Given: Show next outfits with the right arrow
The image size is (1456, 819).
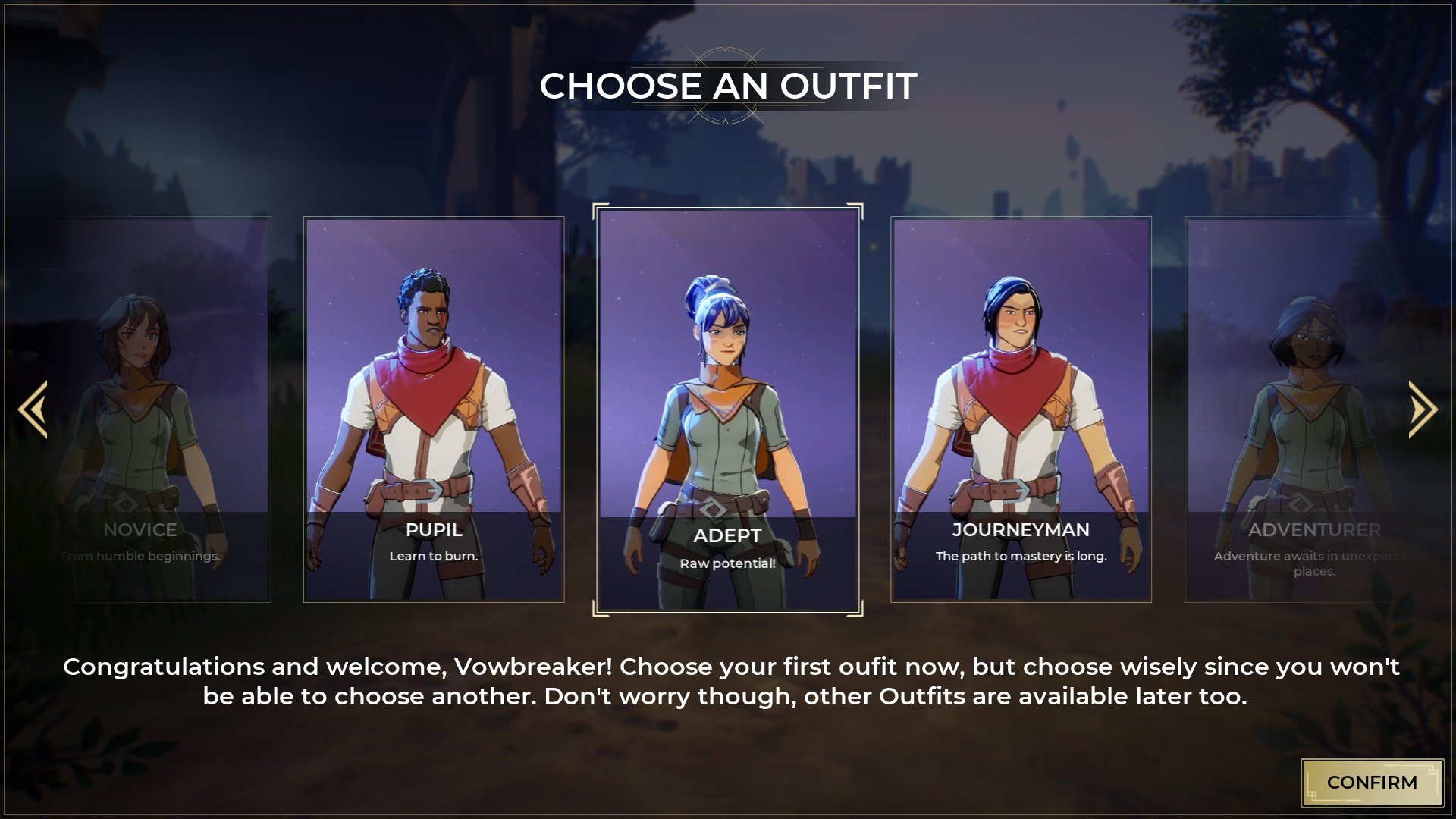Looking at the screenshot, I should pos(1422,409).
